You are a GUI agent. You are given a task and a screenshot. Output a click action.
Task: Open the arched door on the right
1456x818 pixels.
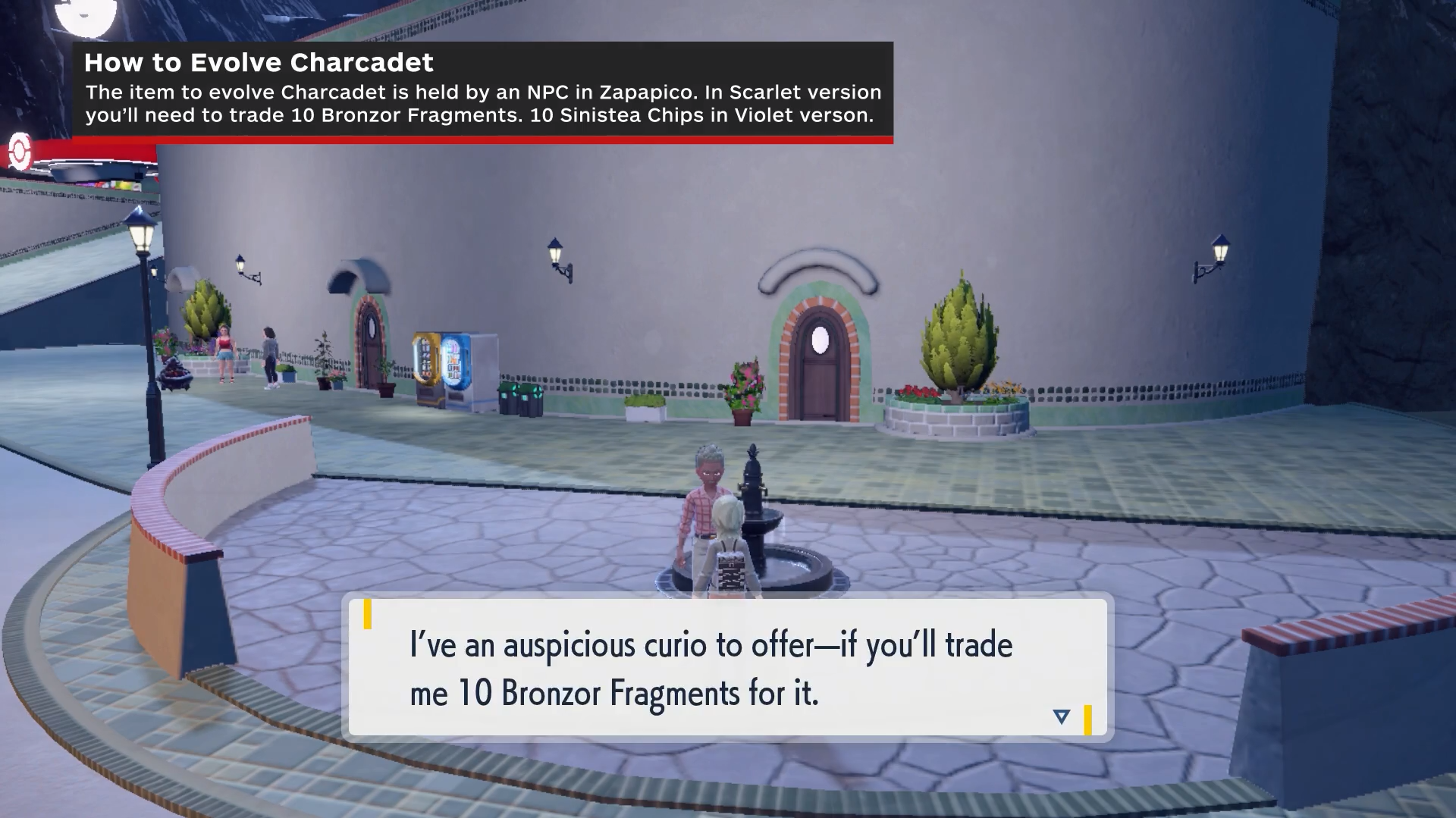[x=819, y=364]
